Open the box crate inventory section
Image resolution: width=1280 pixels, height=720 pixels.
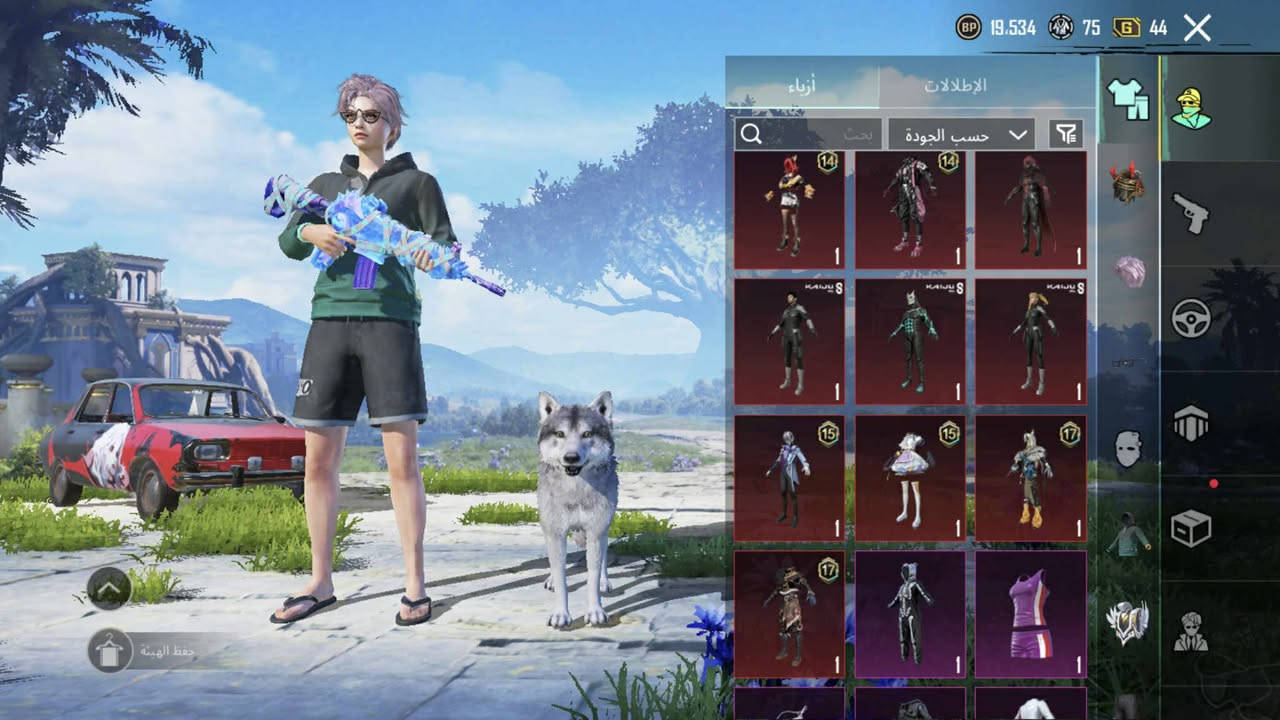[x=1191, y=528]
